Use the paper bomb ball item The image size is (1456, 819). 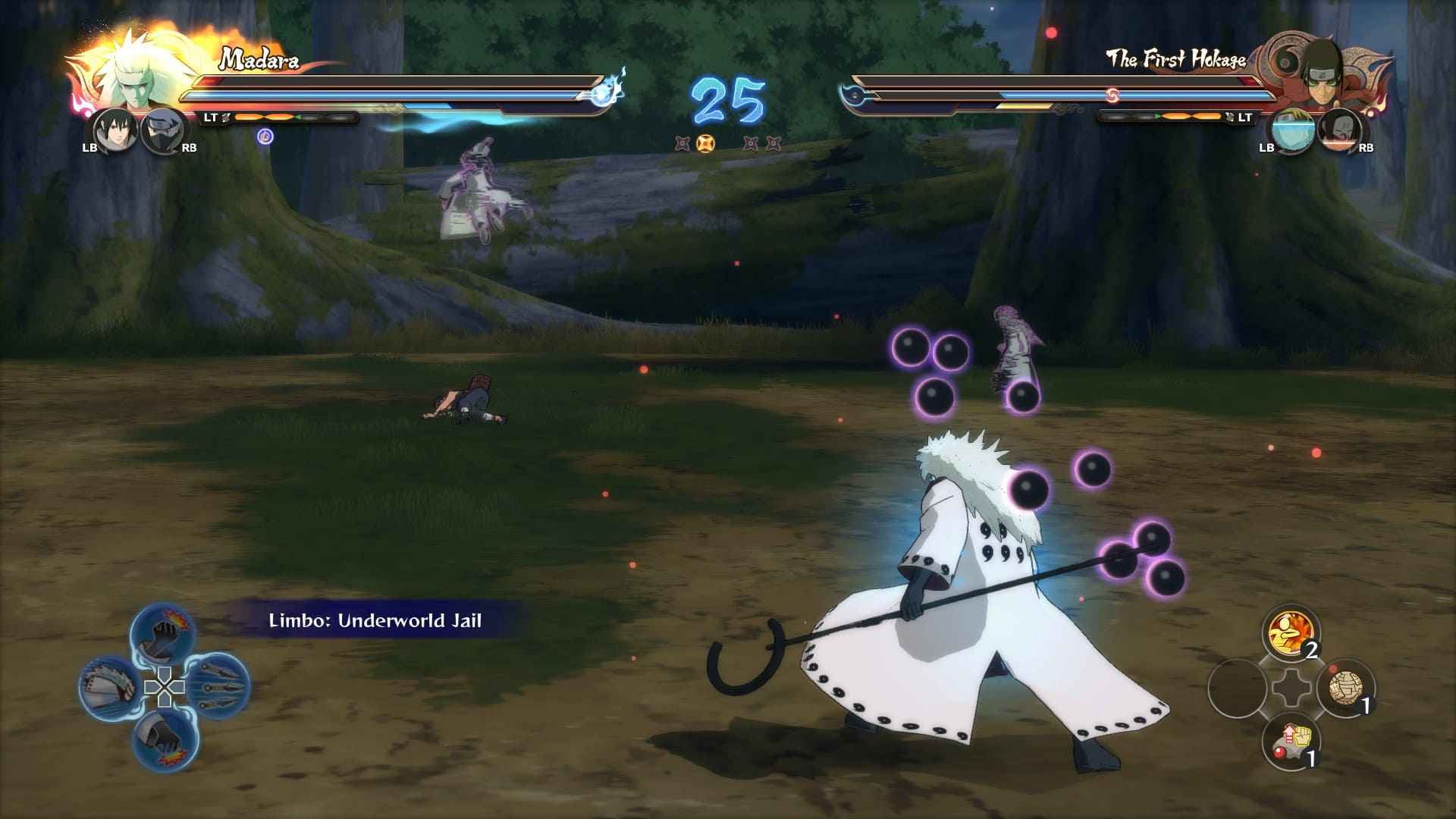tap(1346, 688)
